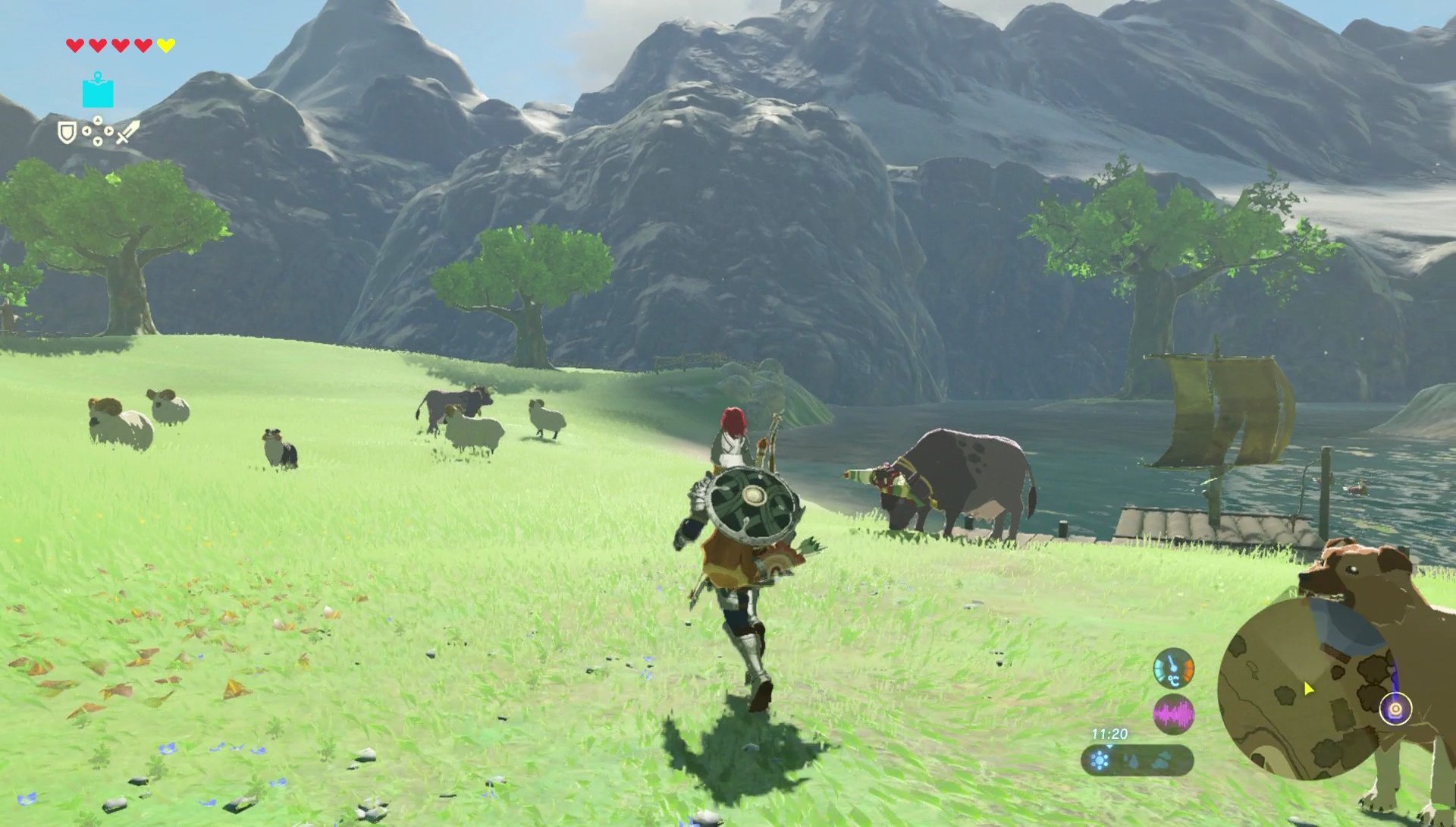Click the N north marker on the minimap
This screenshot has height=827, width=1456.
tap(1293, 595)
